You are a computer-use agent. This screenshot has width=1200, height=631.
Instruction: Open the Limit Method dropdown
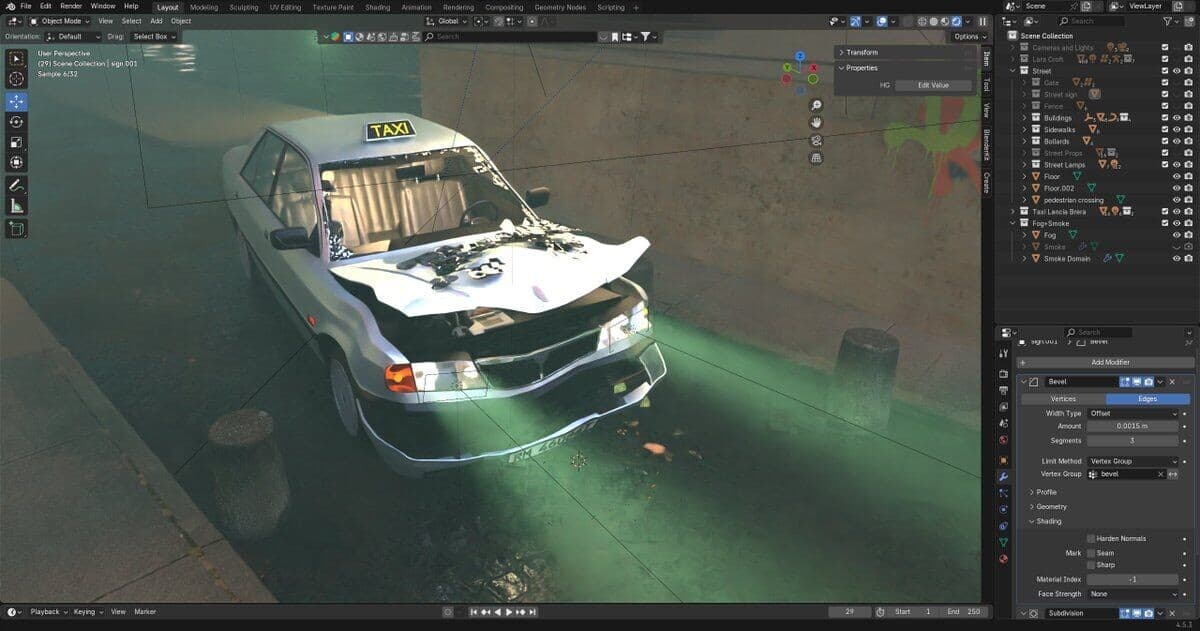[1133, 461]
